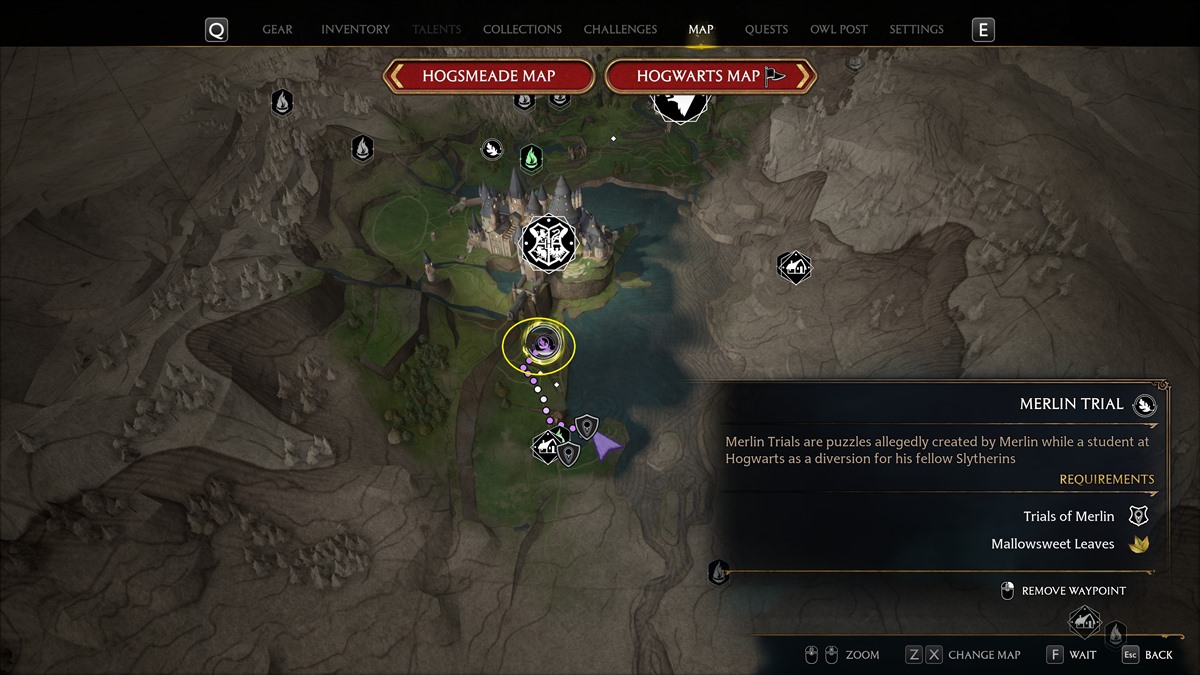The width and height of the screenshot is (1200, 675).
Task: Switch to the Inventory tab
Action: [x=355, y=30]
